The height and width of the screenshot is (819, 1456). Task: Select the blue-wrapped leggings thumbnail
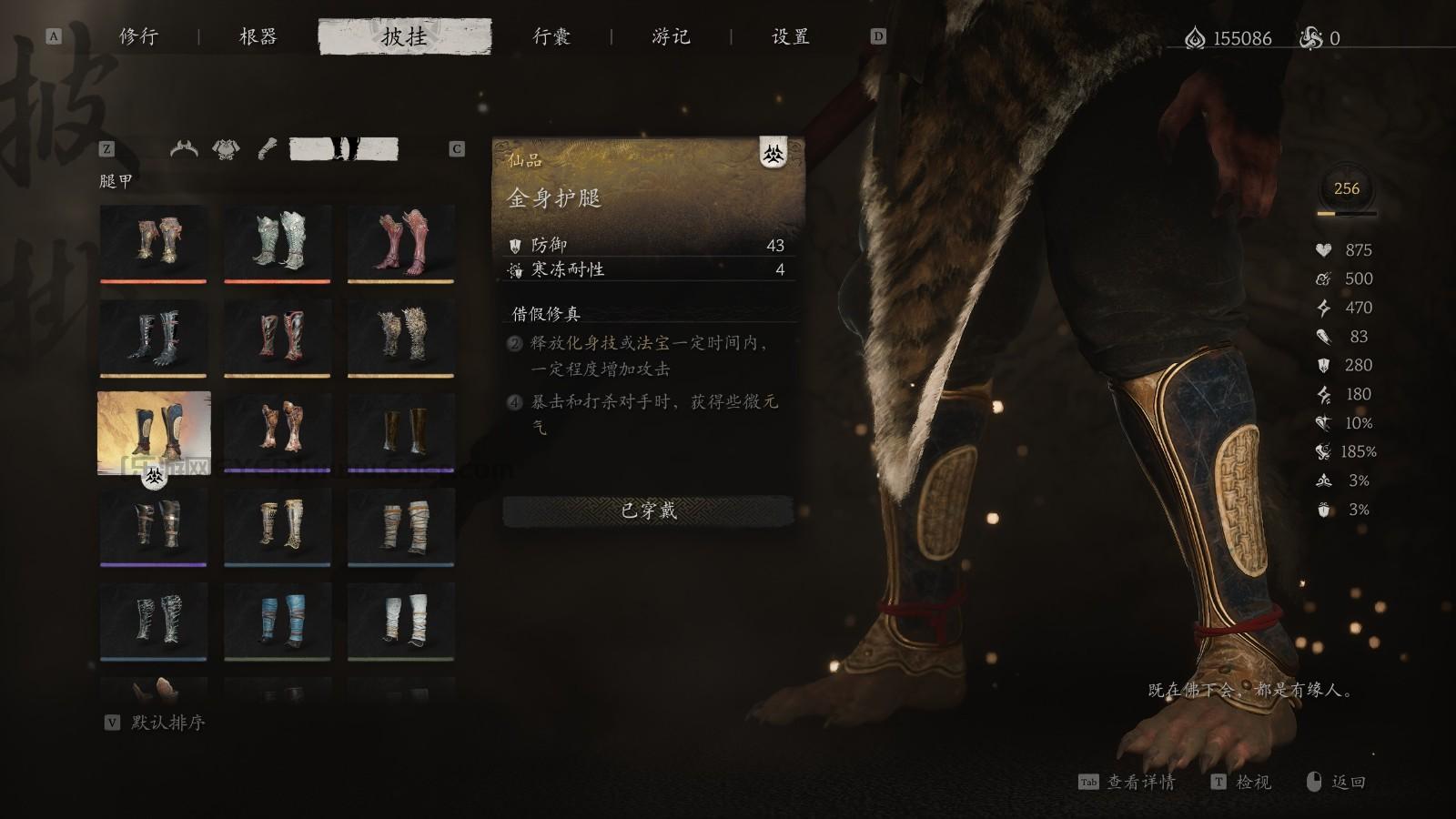(x=278, y=619)
